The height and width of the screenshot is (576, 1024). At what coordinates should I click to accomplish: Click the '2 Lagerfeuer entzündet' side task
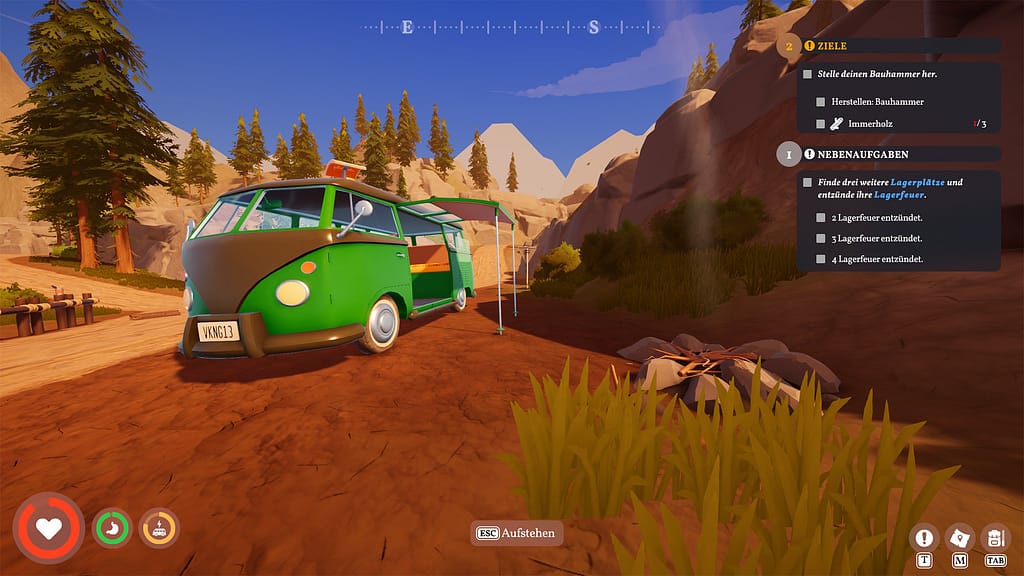[x=877, y=217]
